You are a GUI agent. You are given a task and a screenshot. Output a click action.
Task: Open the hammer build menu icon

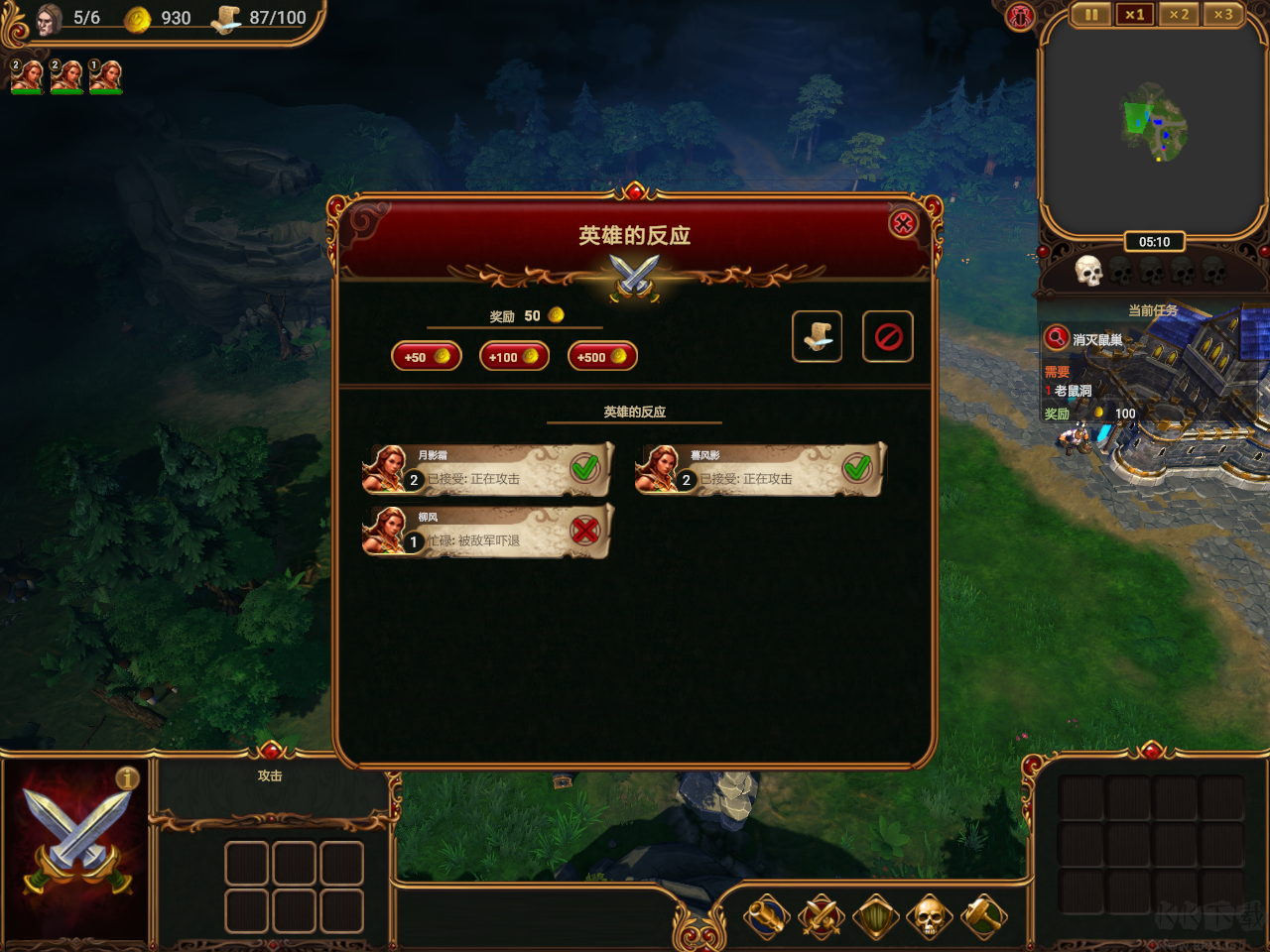tap(983, 917)
